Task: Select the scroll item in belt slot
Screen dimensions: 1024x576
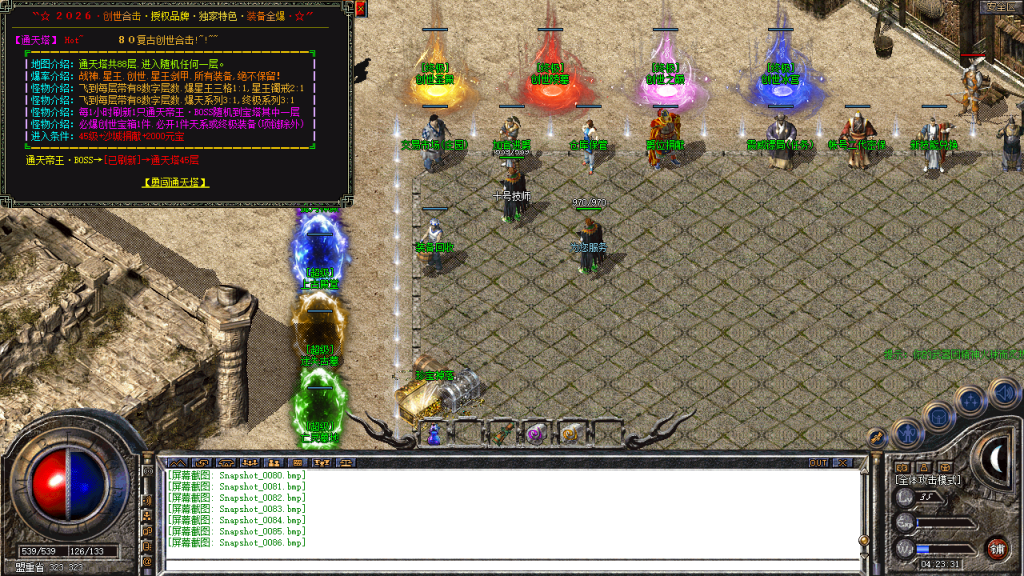Action: coord(570,434)
